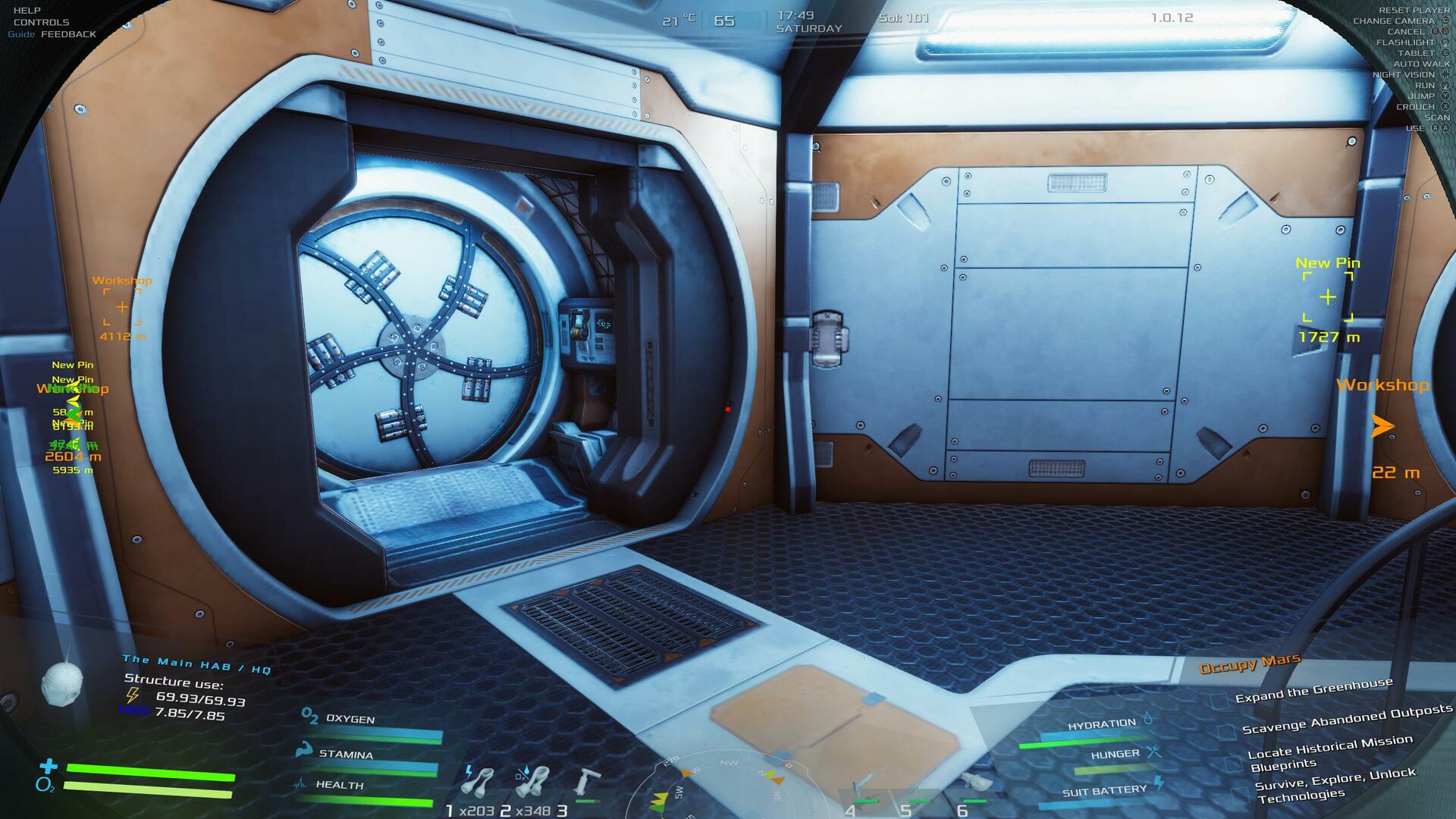Open the CONTROLS reference
This screenshot has height=819, width=1456.
tap(41, 23)
